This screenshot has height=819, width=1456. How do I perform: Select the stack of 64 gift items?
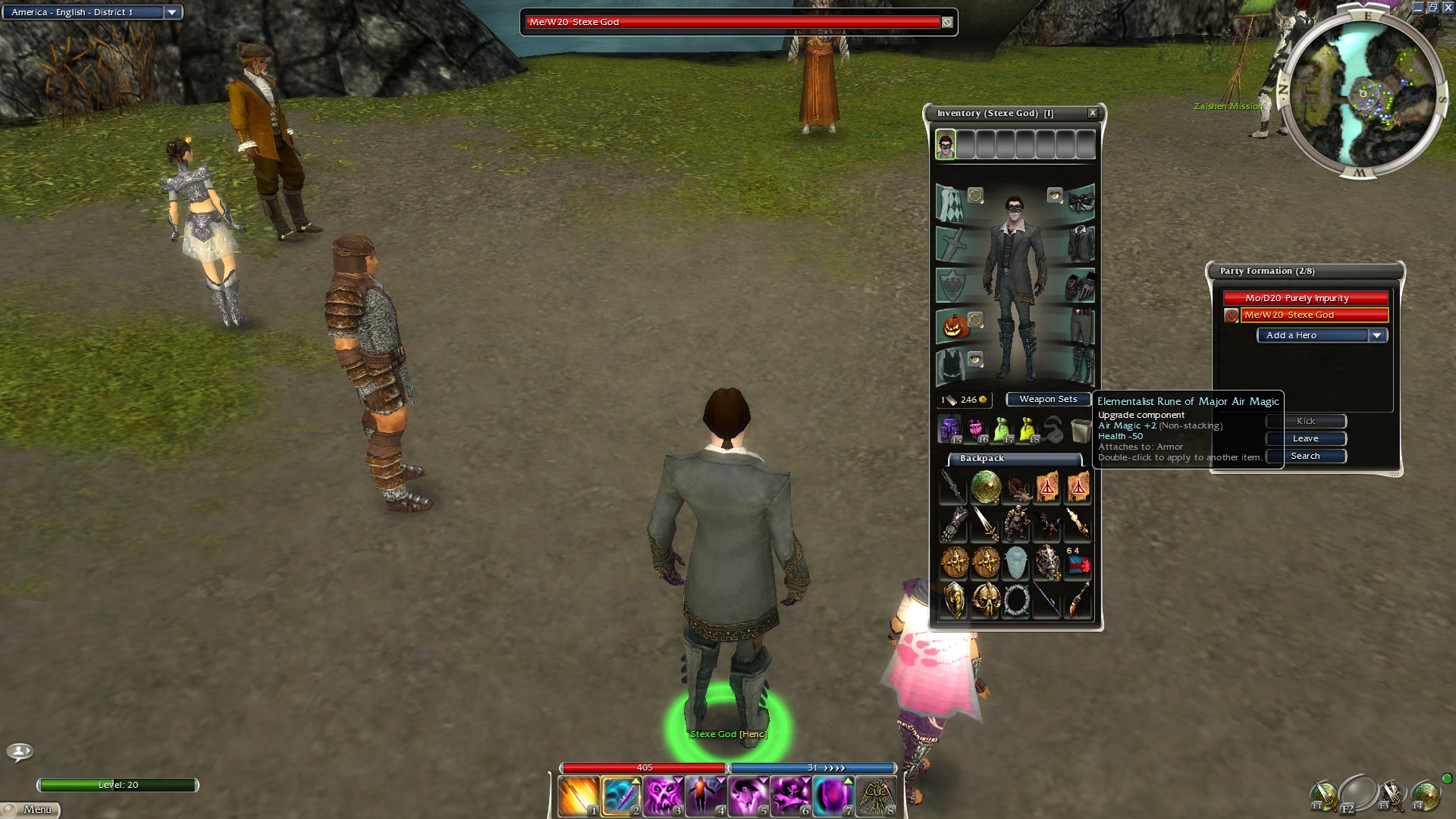click(1078, 563)
